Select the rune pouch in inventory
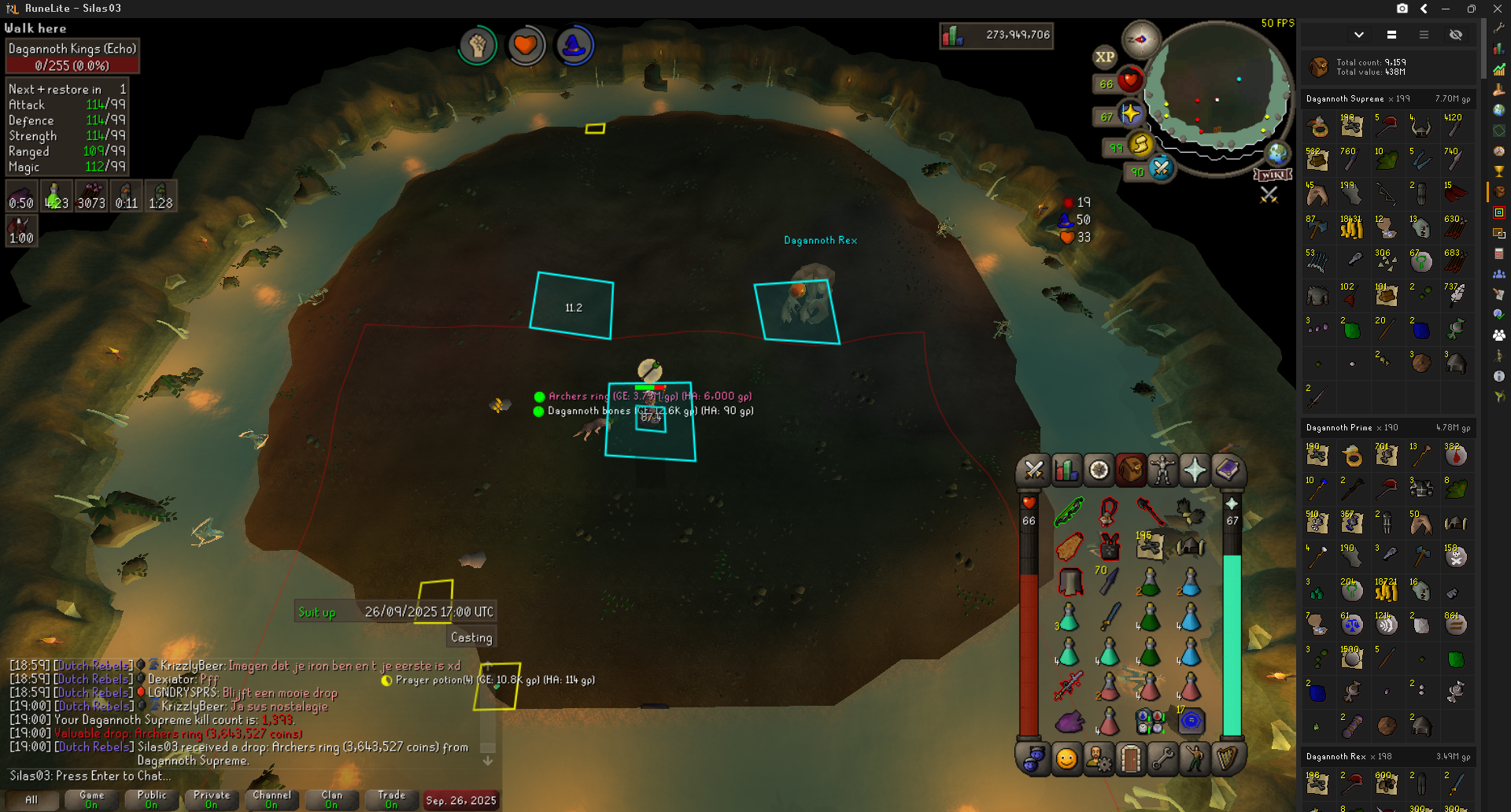The width and height of the screenshot is (1511, 812). (x=1150, y=720)
